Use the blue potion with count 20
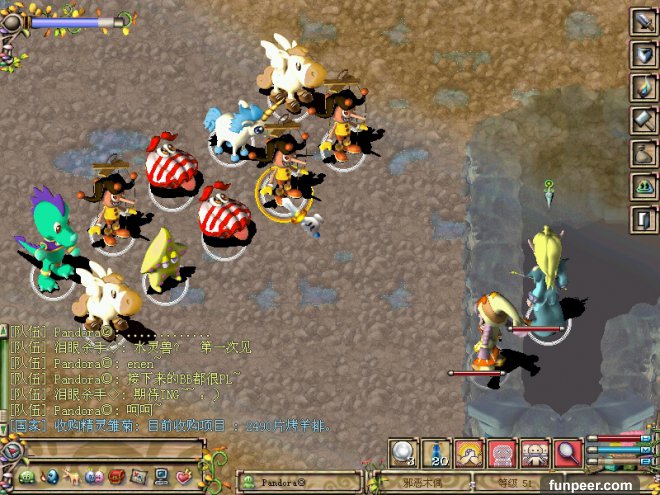 (x=437, y=455)
